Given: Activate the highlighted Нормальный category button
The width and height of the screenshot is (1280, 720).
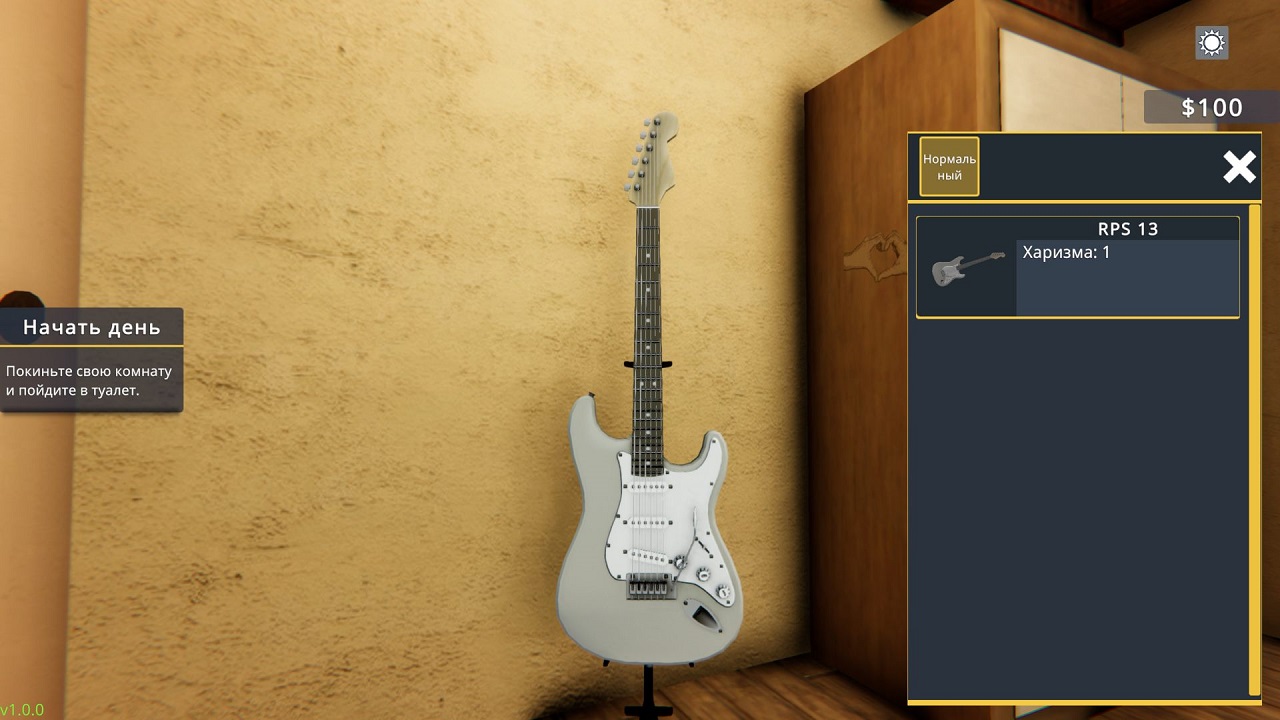Looking at the screenshot, I should [948, 166].
